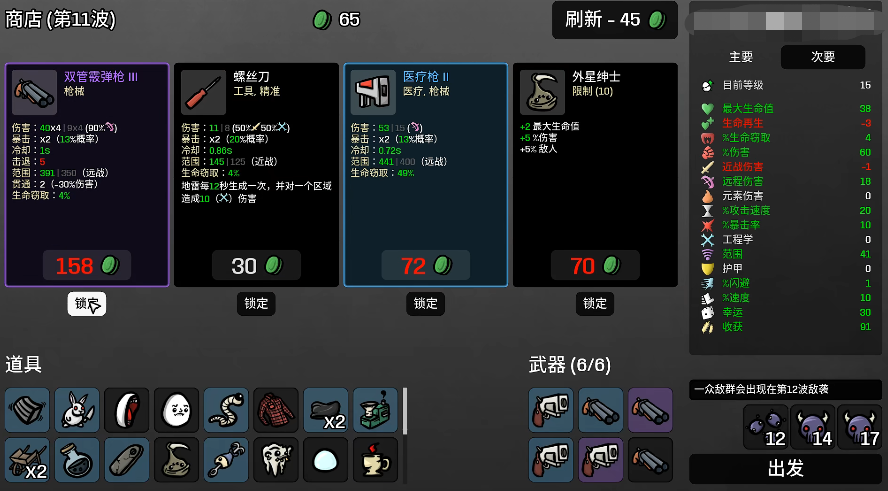Lock the 医疗枪 II shop card
Viewport: 888px width, 491px height.
coord(426,303)
